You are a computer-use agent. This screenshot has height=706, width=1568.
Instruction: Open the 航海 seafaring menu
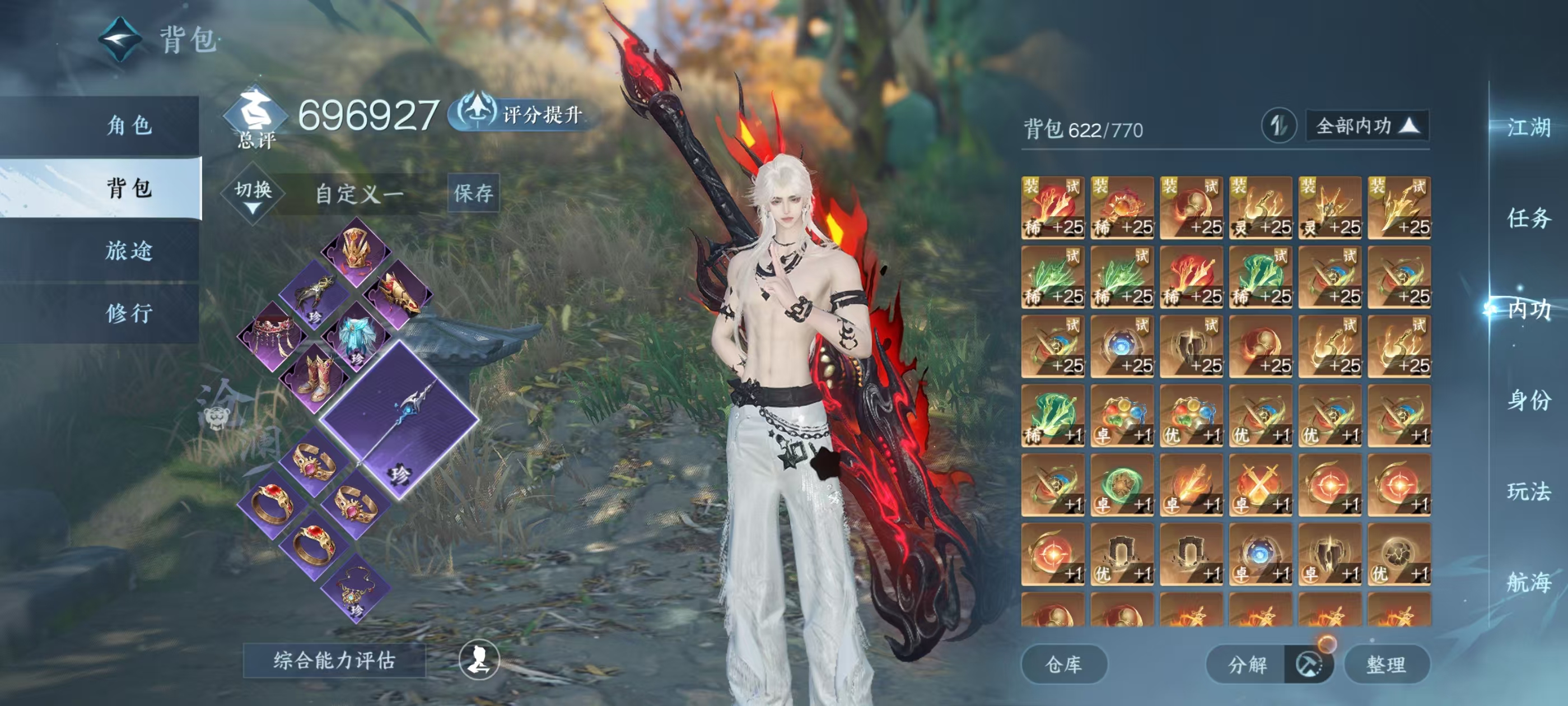point(1528,582)
